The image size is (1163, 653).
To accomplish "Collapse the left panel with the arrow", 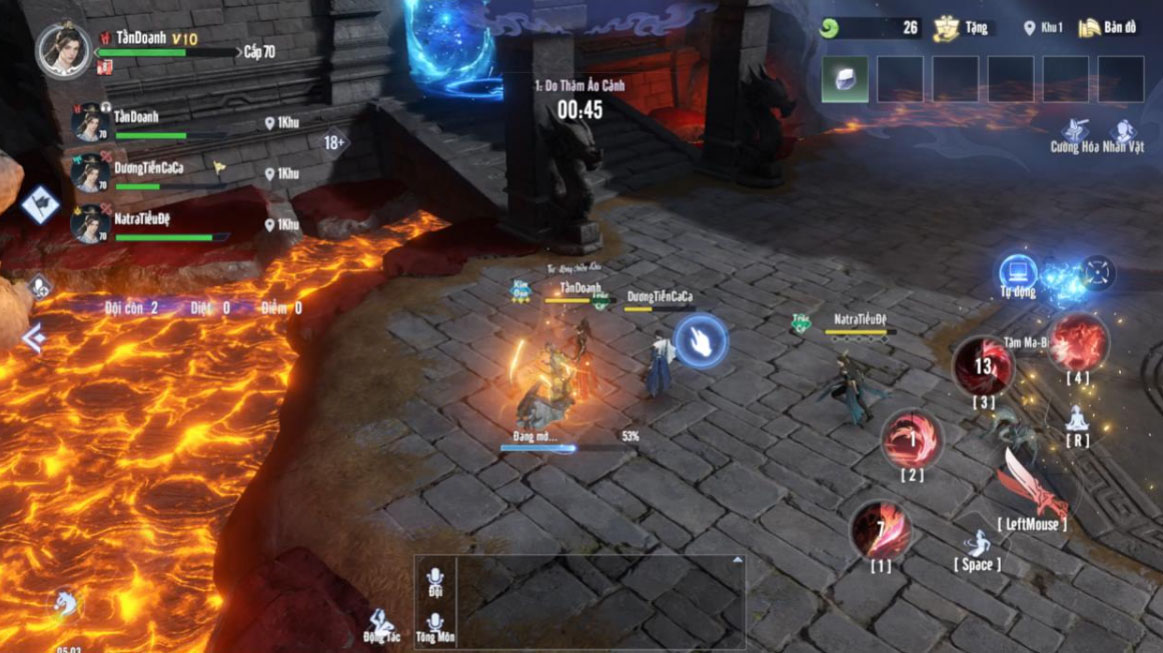I will pyautogui.click(x=33, y=338).
